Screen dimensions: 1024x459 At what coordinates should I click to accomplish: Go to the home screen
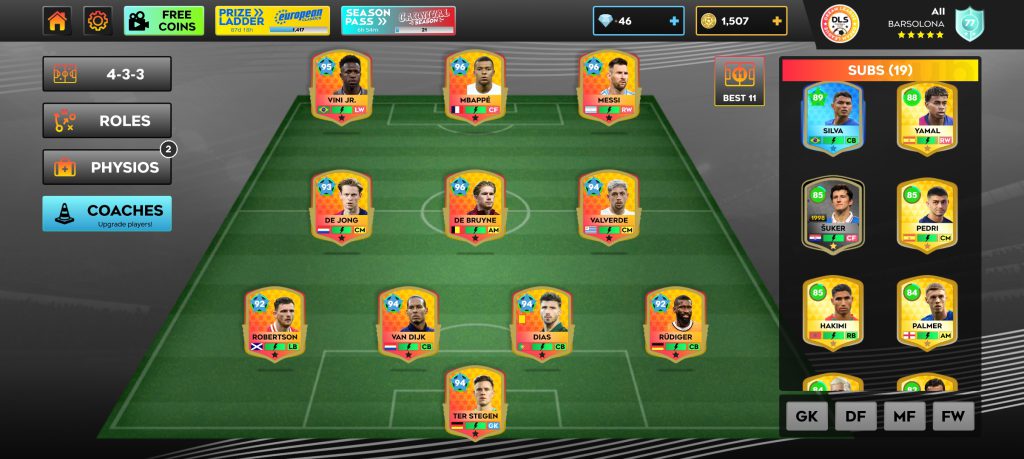tap(57, 20)
